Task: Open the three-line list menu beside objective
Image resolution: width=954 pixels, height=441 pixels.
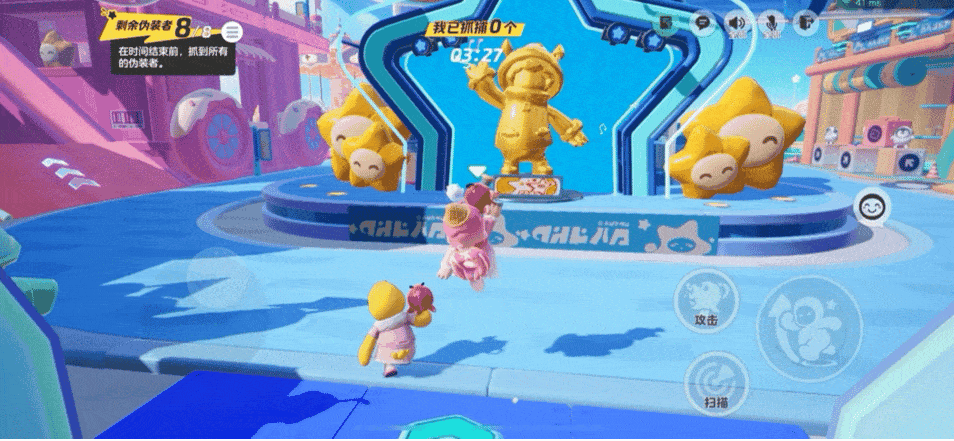Action: coord(232,32)
